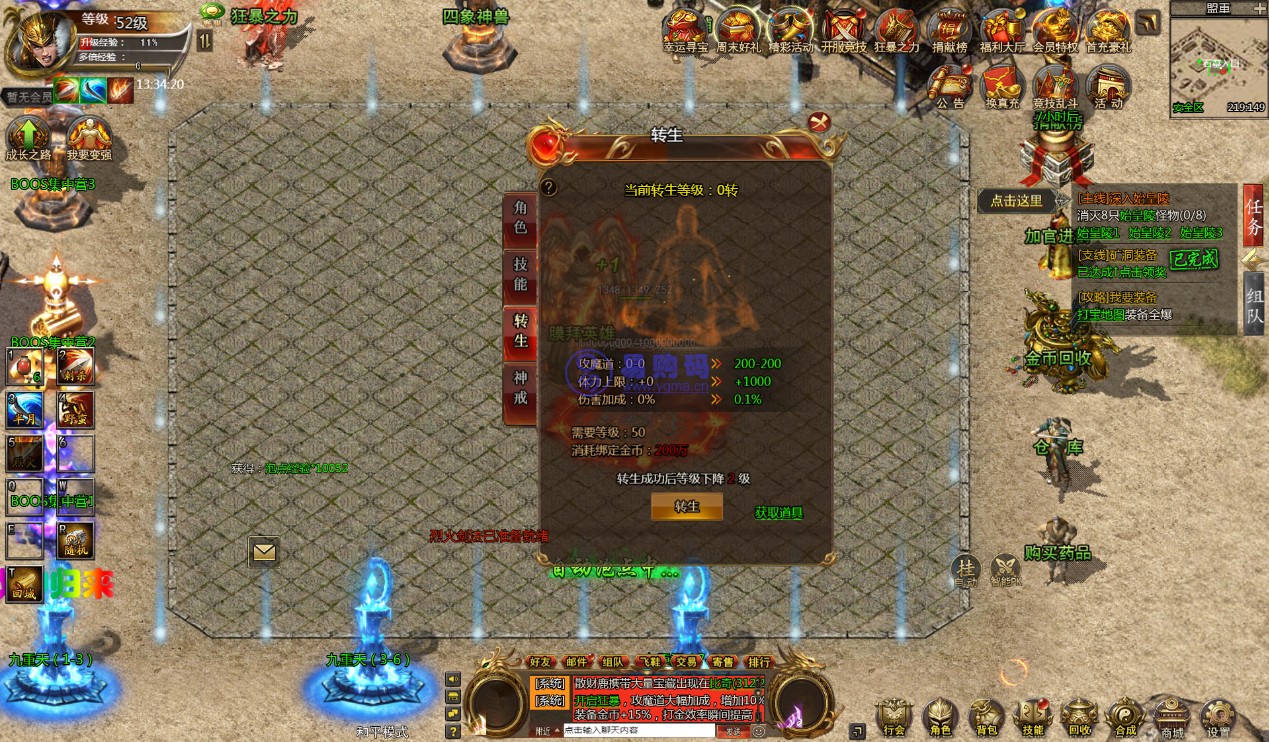
Task: Open the mail envelope icon
Action: (264, 551)
